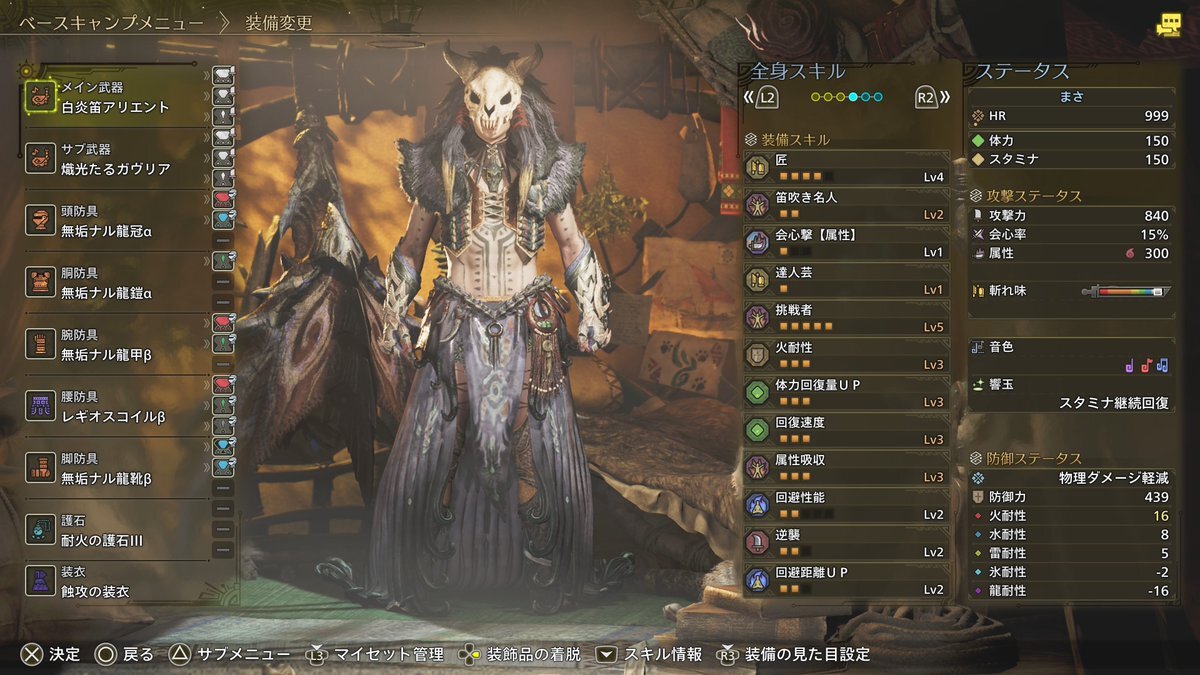The height and width of the screenshot is (675, 1200).
Task: Select the 火耐性 skill row
Action: [846, 355]
